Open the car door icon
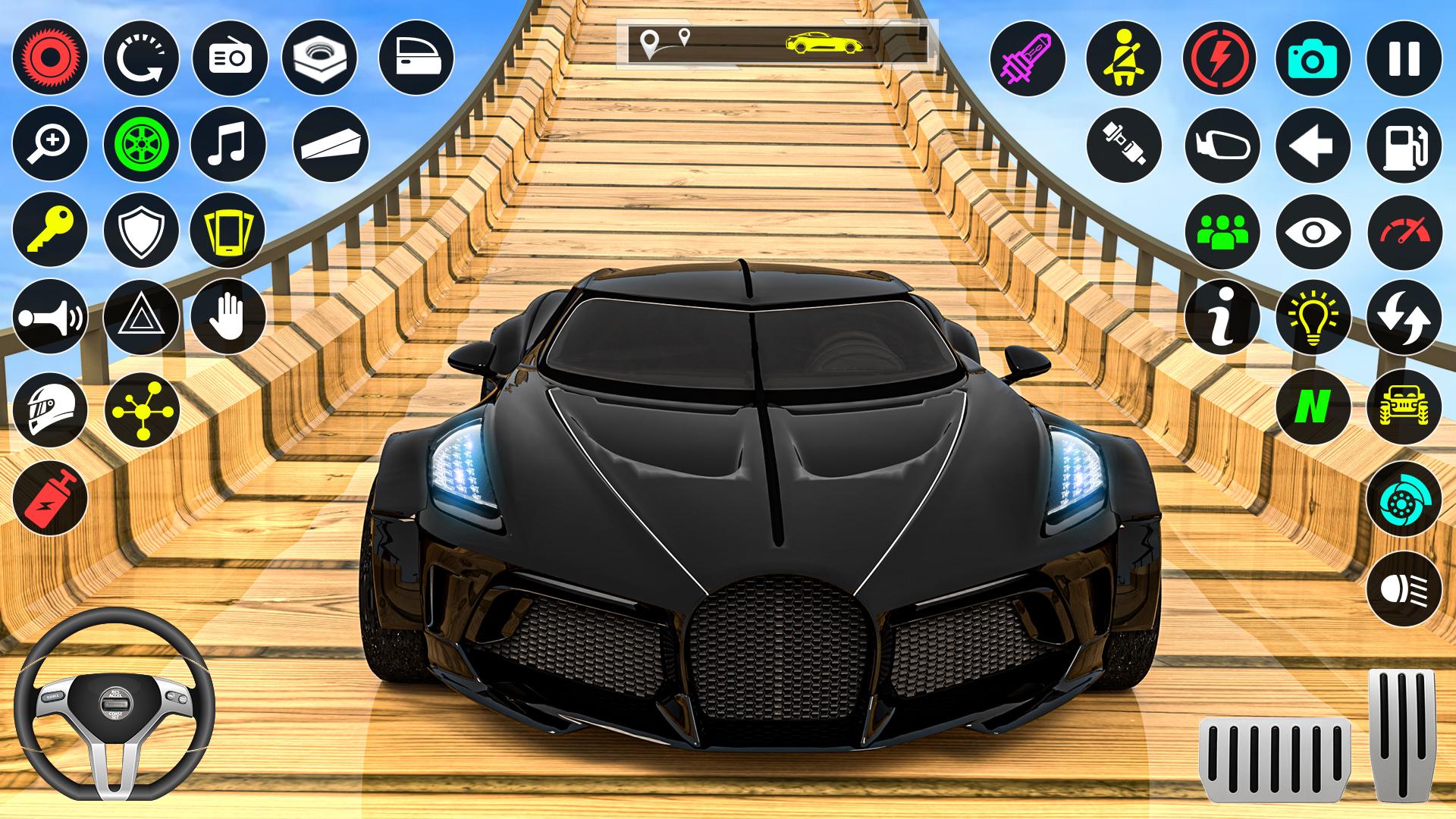Screen dimensions: 1456x819 (416, 58)
